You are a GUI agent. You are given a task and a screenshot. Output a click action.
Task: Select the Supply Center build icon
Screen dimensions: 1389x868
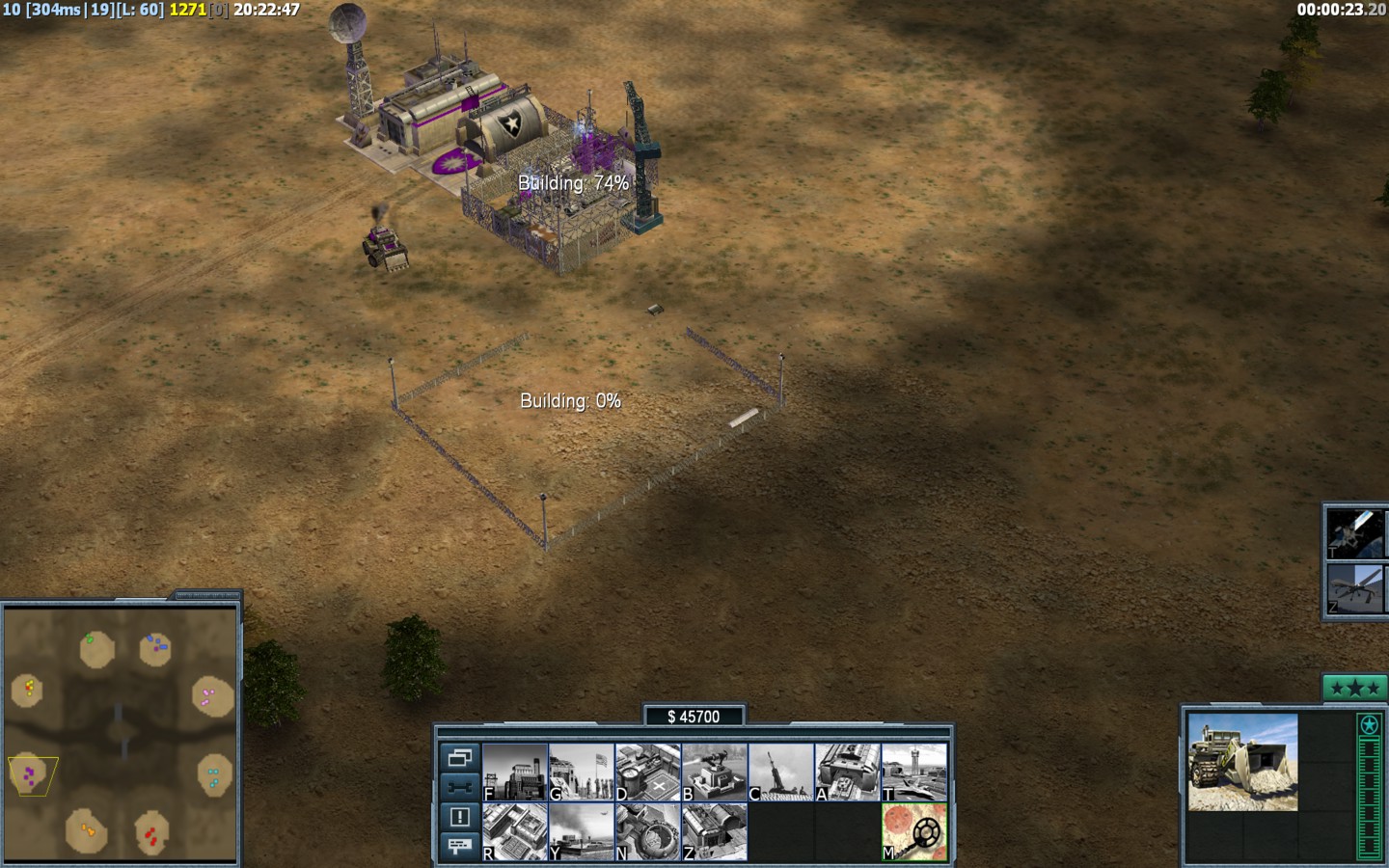(x=648, y=772)
